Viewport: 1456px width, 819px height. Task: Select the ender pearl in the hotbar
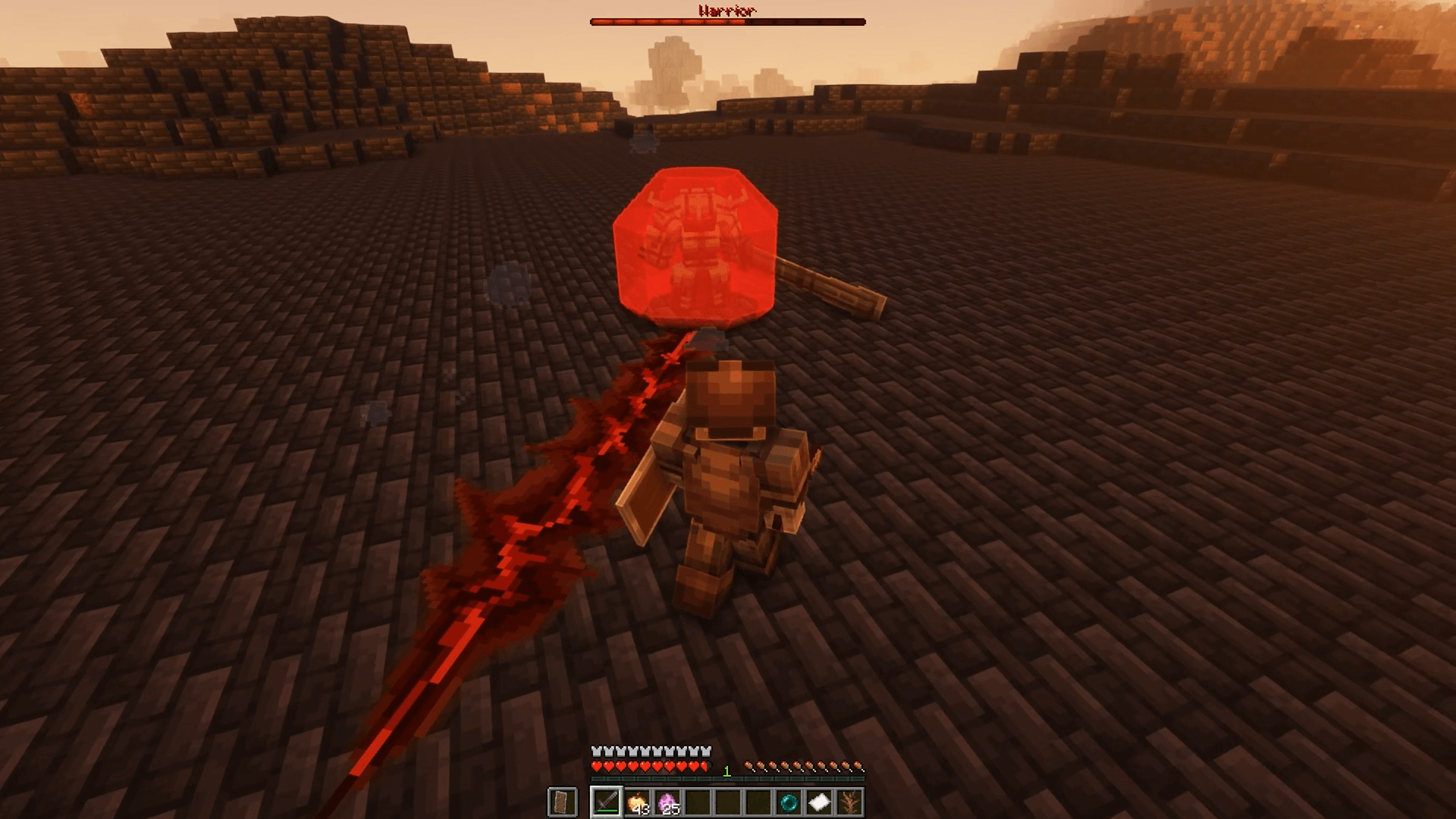(790, 802)
